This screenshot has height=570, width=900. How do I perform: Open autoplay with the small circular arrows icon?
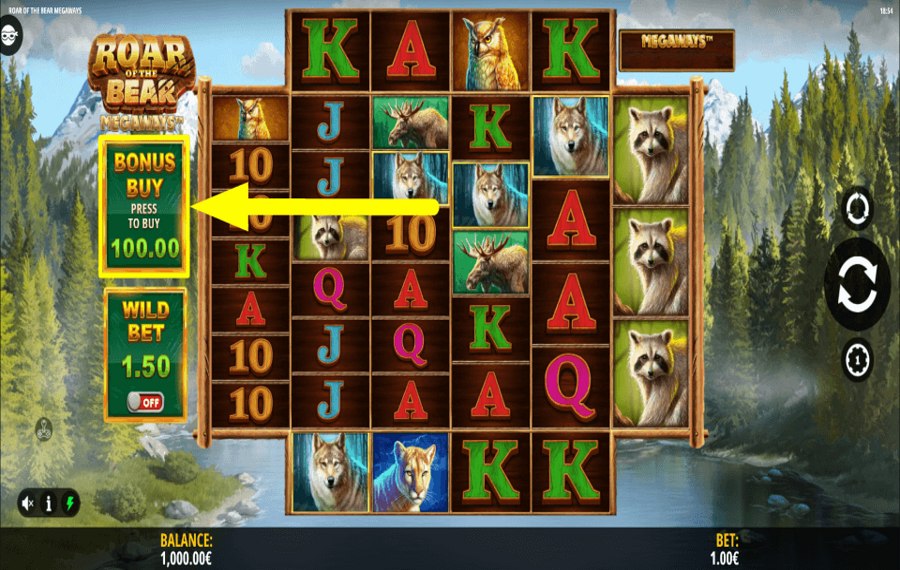pos(857,208)
